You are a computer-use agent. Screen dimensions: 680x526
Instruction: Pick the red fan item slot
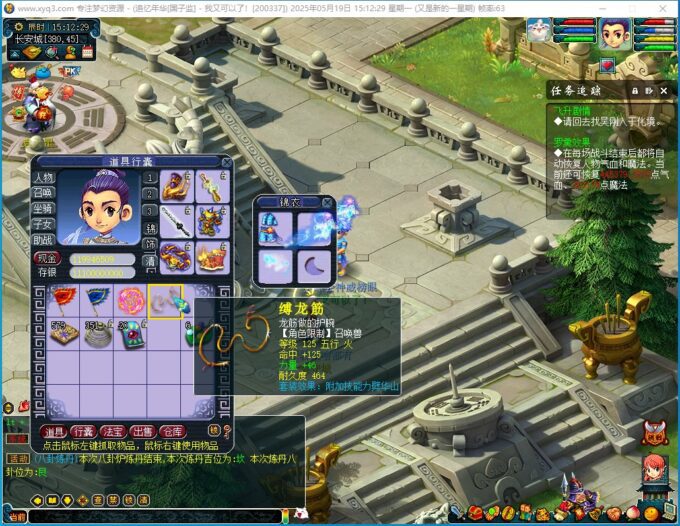tap(66, 300)
